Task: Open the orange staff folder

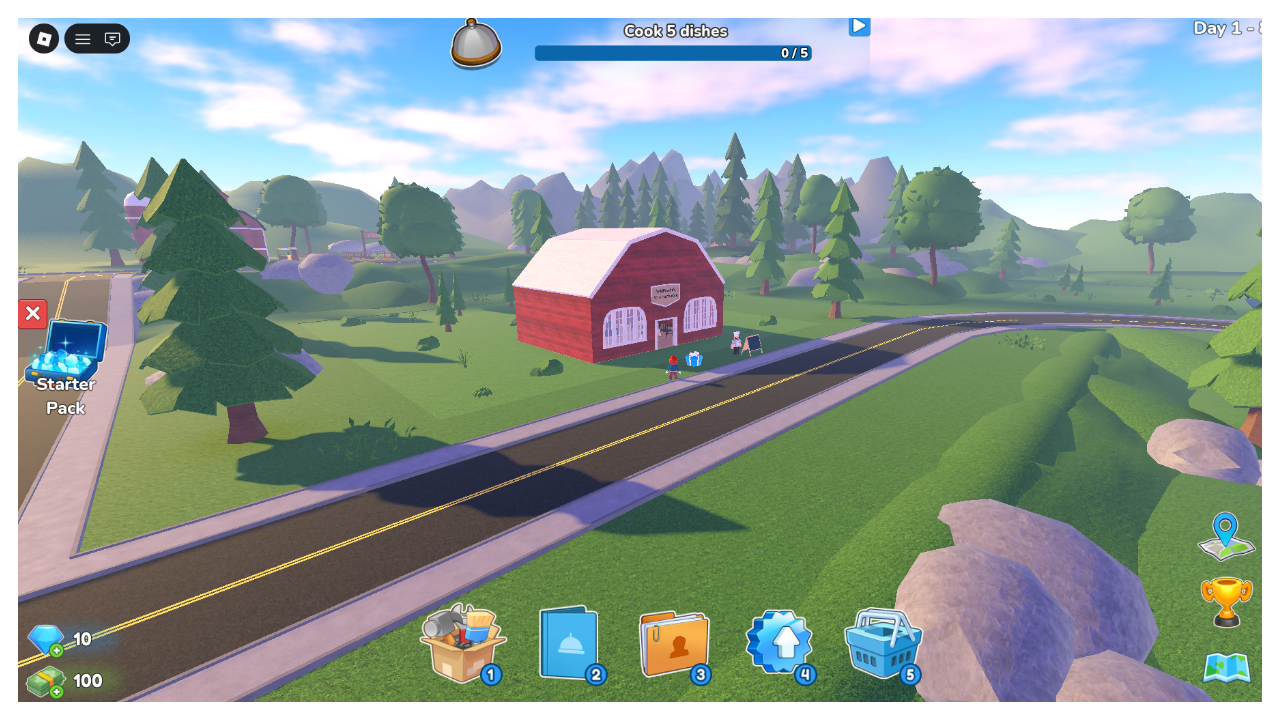Action: (x=674, y=645)
